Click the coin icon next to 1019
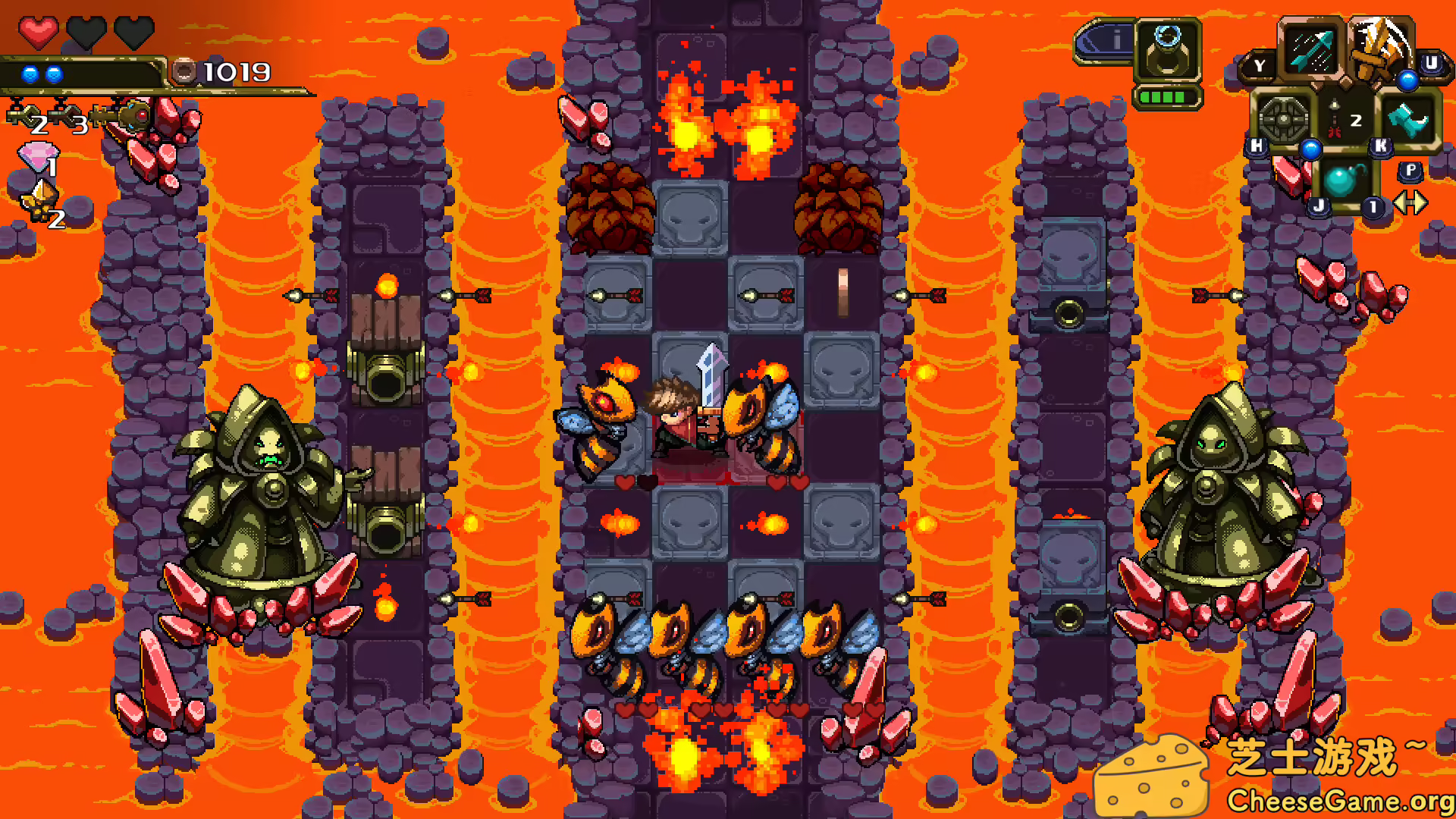Image resolution: width=1456 pixels, height=819 pixels. click(x=184, y=72)
